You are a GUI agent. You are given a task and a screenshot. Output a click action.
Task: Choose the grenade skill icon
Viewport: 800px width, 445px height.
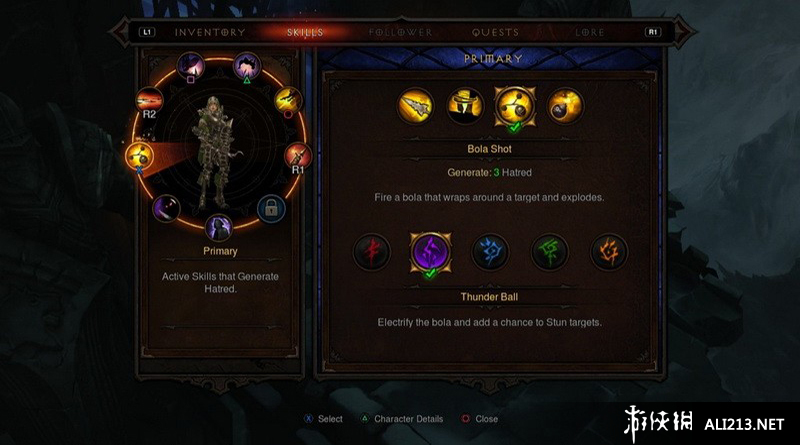click(x=564, y=106)
